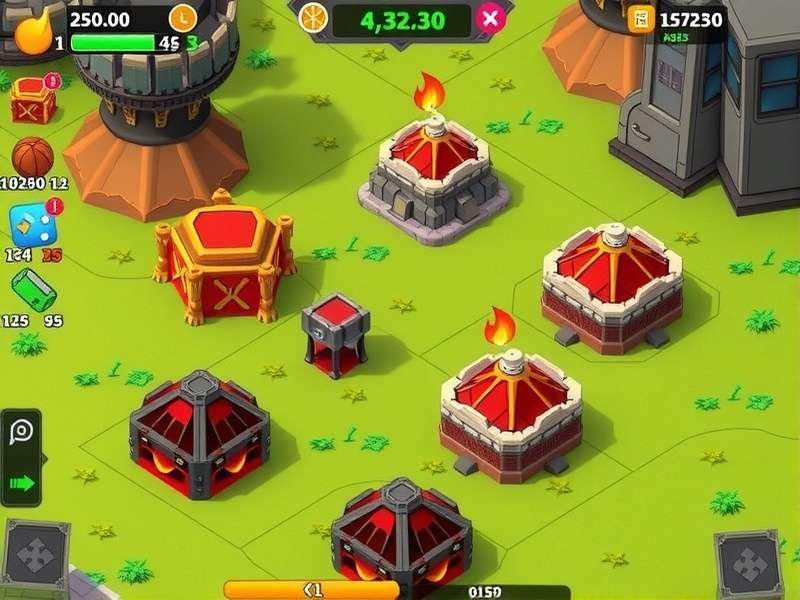Select the orange emblem beside the green timer
Image resolution: width=800 pixels, height=600 pixels.
click(314, 17)
